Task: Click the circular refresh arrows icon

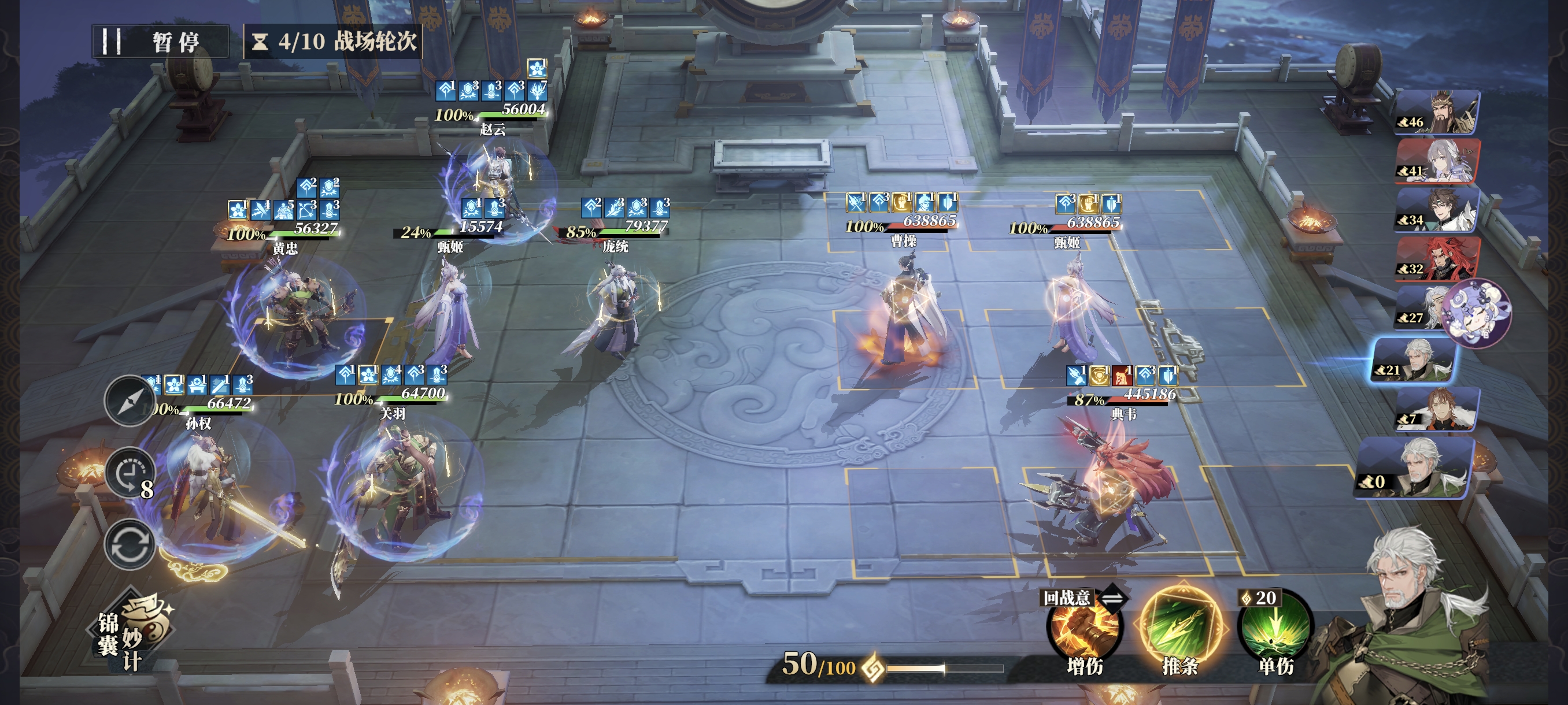Action: click(x=129, y=544)
